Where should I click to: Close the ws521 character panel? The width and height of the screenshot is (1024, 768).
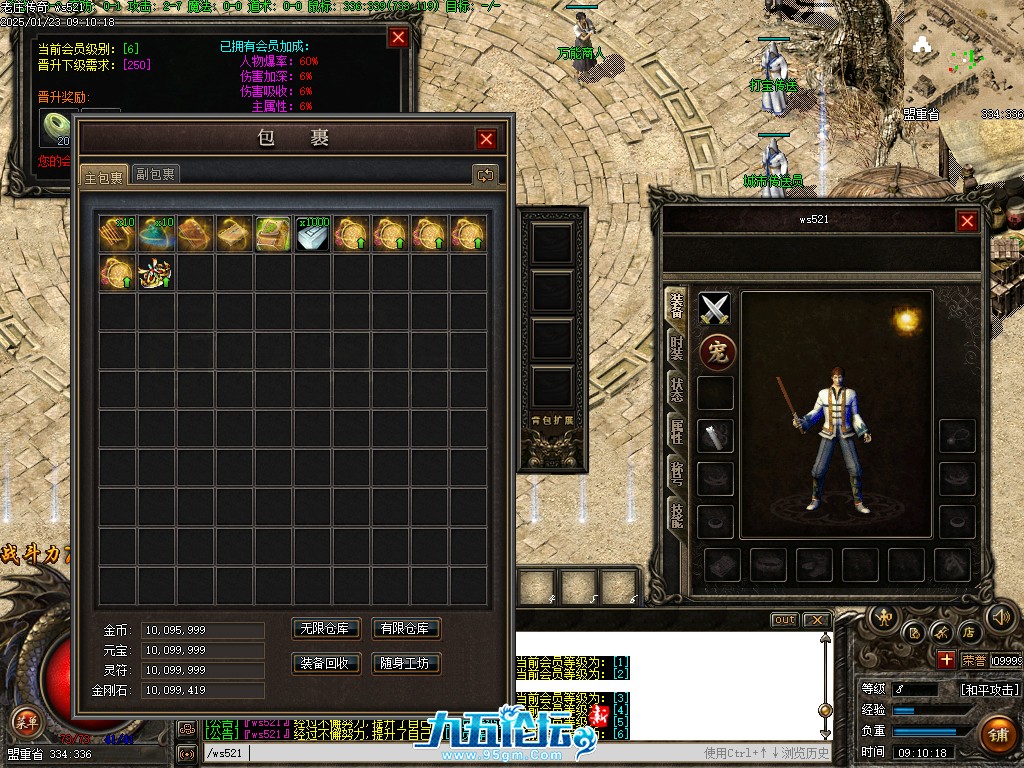coord(967,222)
